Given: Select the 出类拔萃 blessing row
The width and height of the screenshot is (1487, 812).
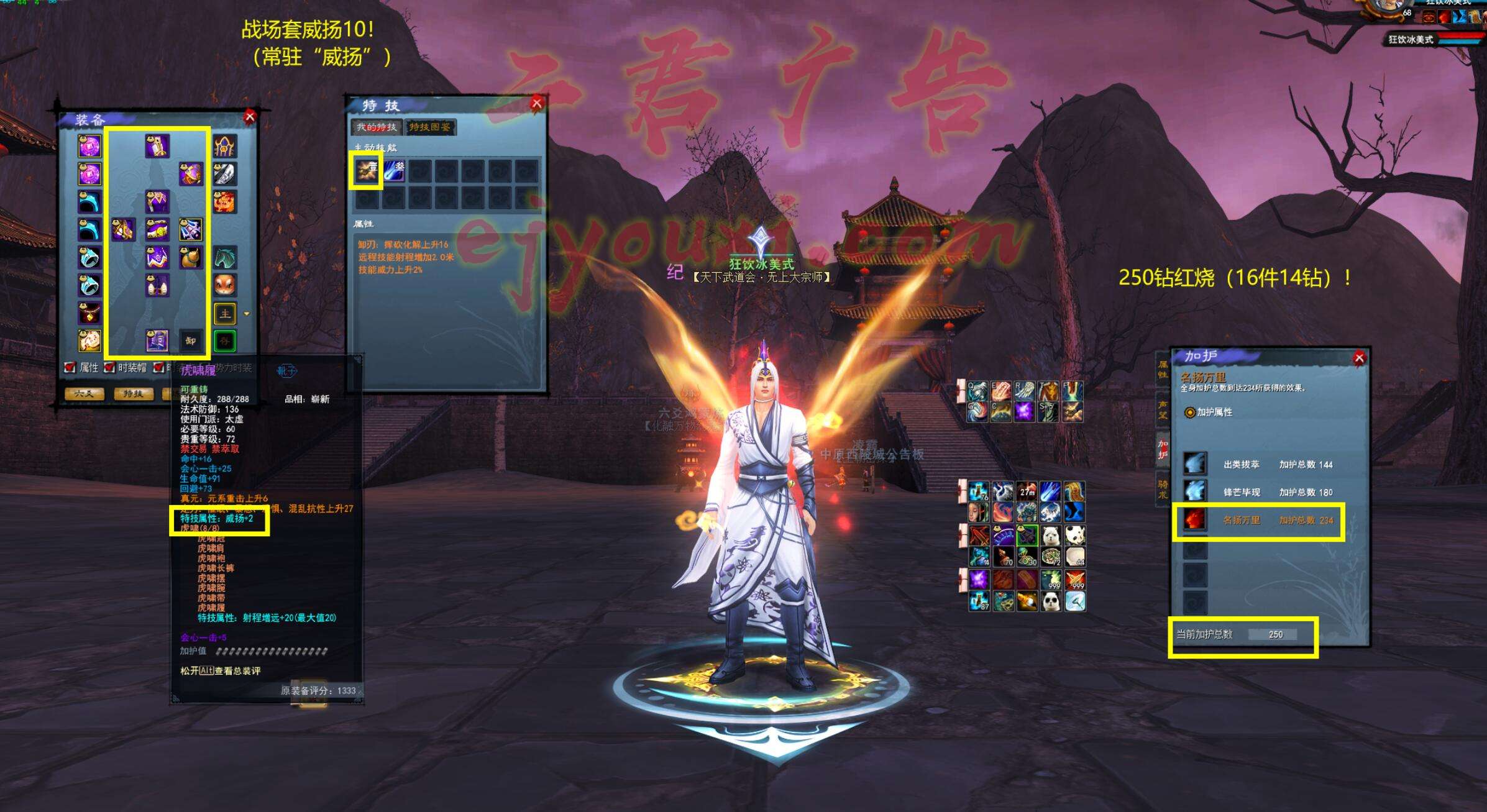Looking at the screenshot, I should pos(1261,464).
